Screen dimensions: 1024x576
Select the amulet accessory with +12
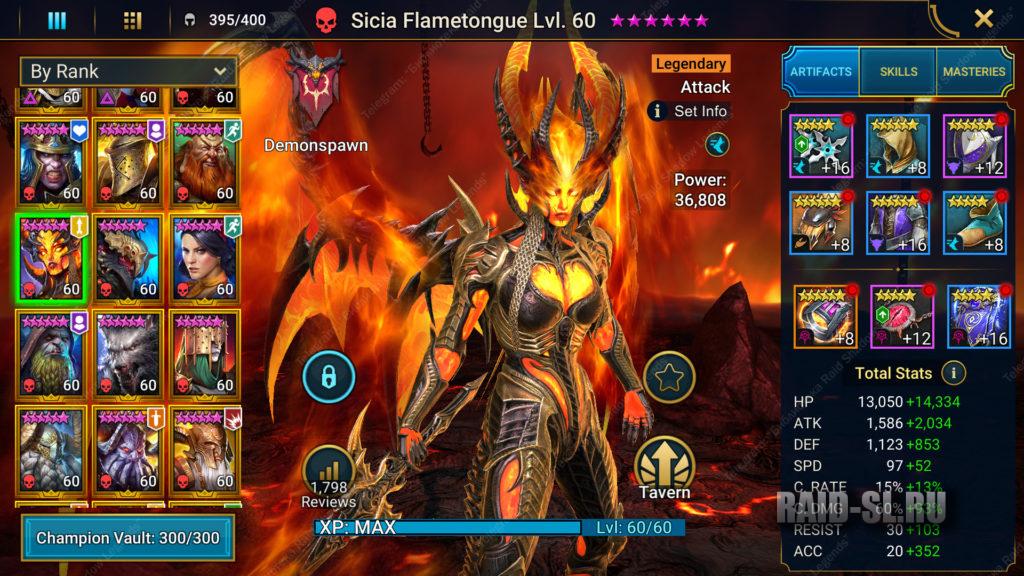pos(901,316)
